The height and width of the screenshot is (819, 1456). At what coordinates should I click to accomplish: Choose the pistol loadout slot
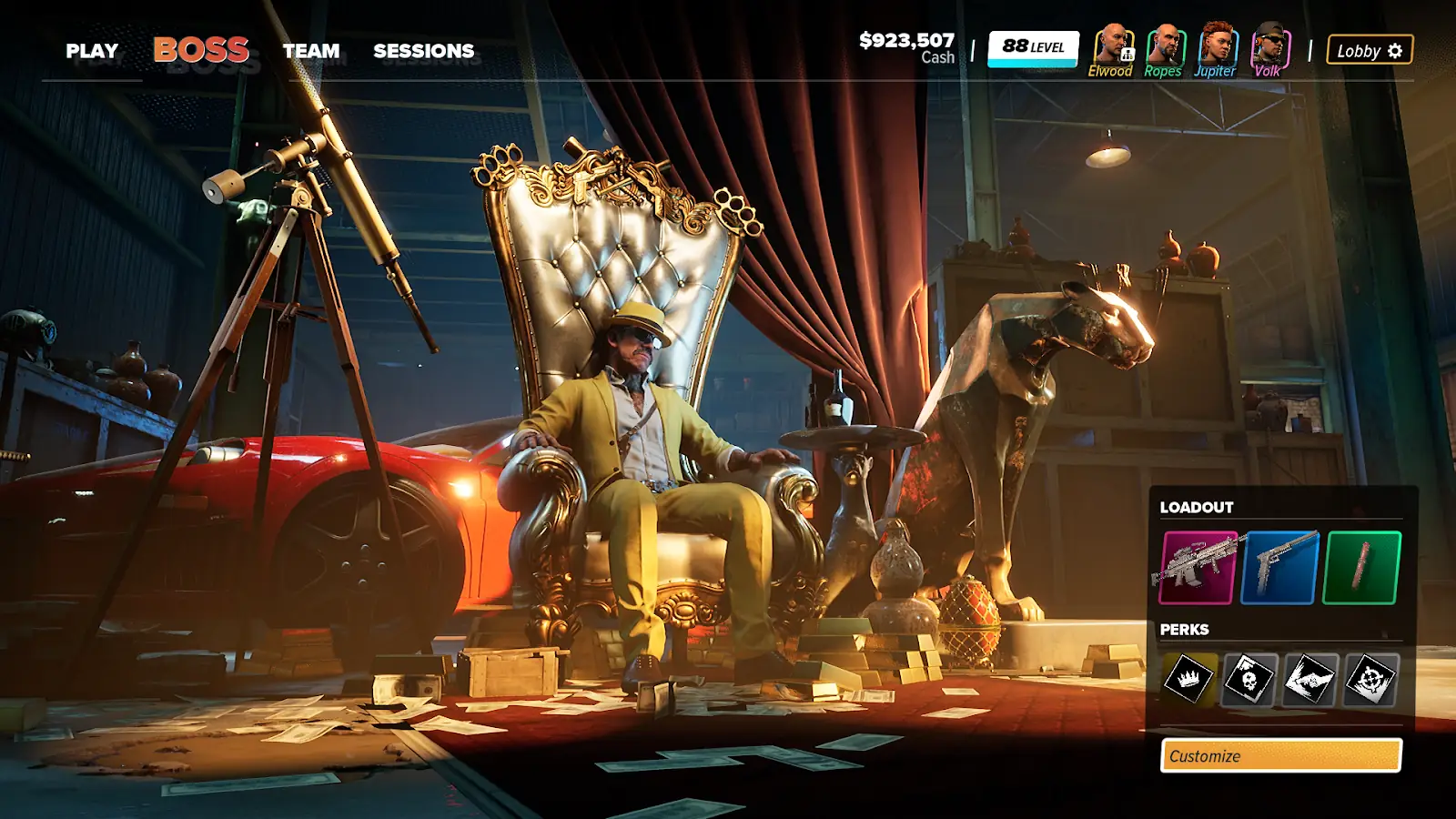tap(1279, 568)
